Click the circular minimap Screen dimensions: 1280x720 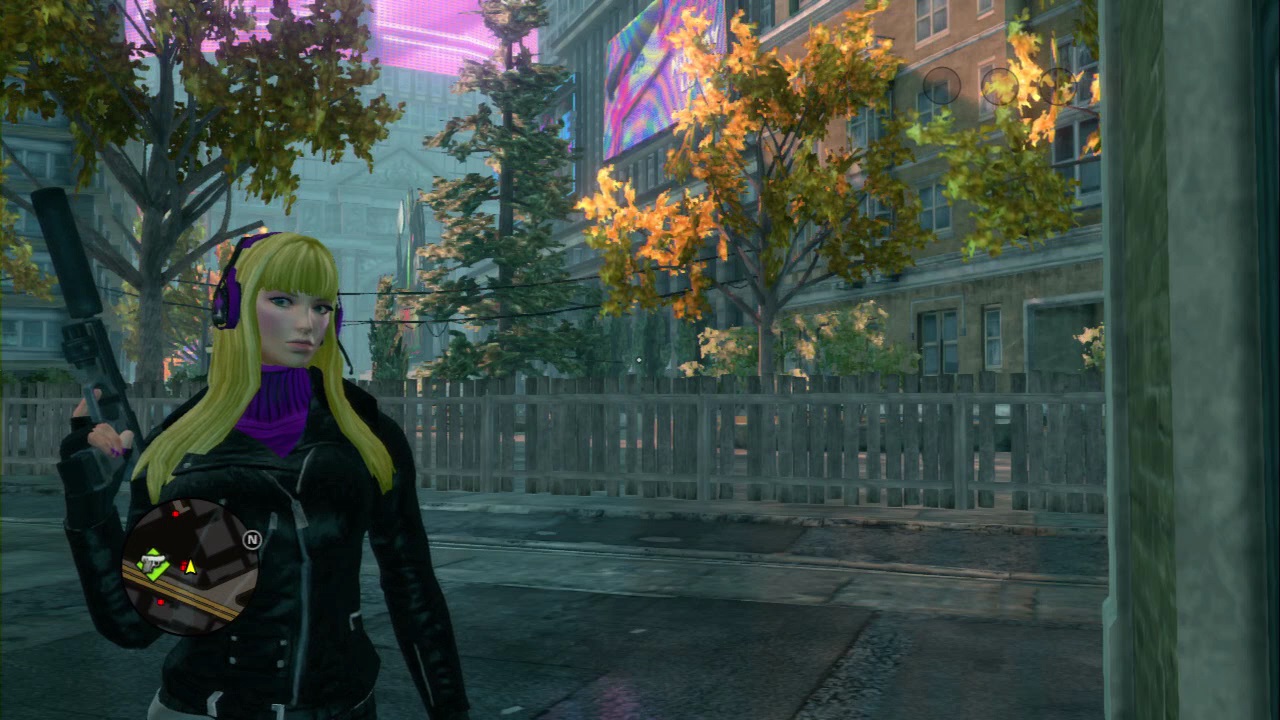point(191,567)
